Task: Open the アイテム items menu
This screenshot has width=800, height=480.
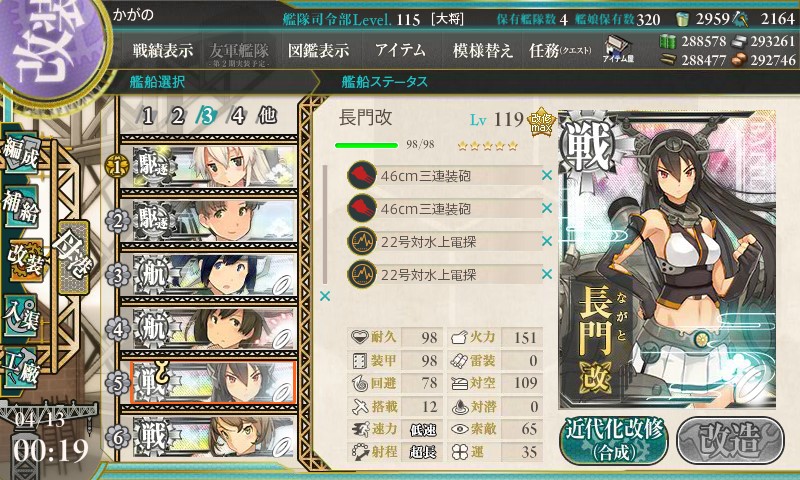Action: pyautogui.click(x=400, y=50)
